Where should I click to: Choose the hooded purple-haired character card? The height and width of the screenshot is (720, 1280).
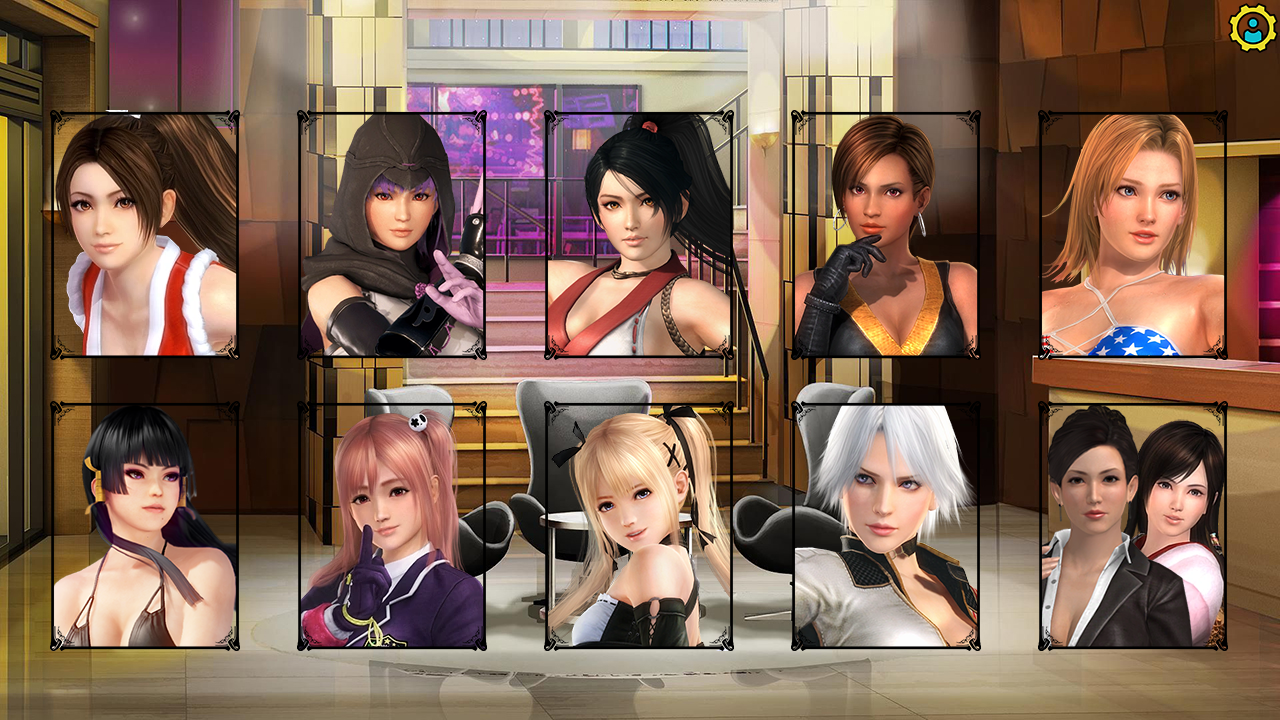(x=392, y=235)
